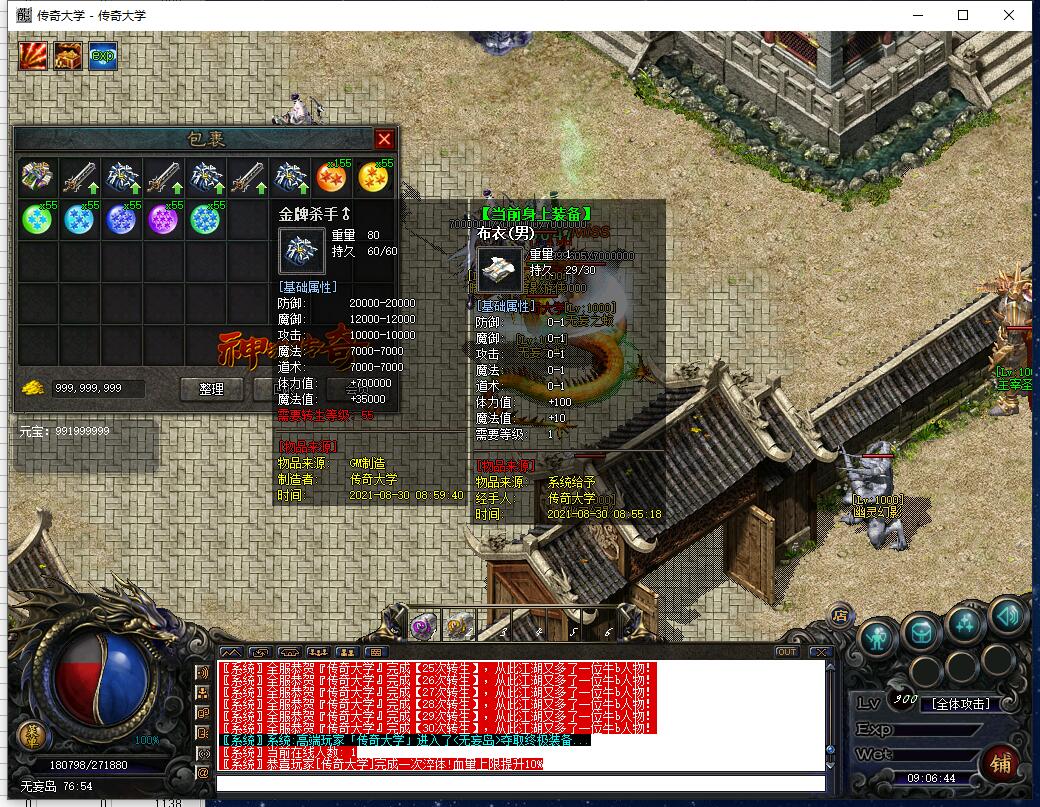Maximize the game window
This screenshot has height=807, width=1040.
[963, 15]
